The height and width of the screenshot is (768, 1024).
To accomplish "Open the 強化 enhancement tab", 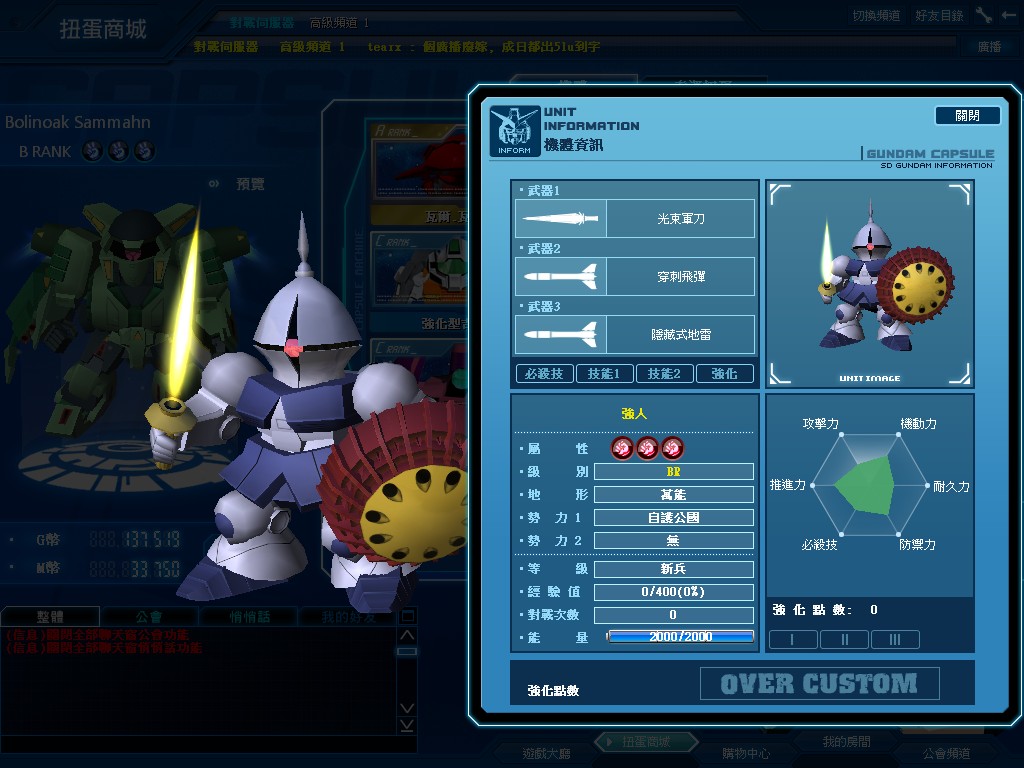I will click(x=724, y=374).
